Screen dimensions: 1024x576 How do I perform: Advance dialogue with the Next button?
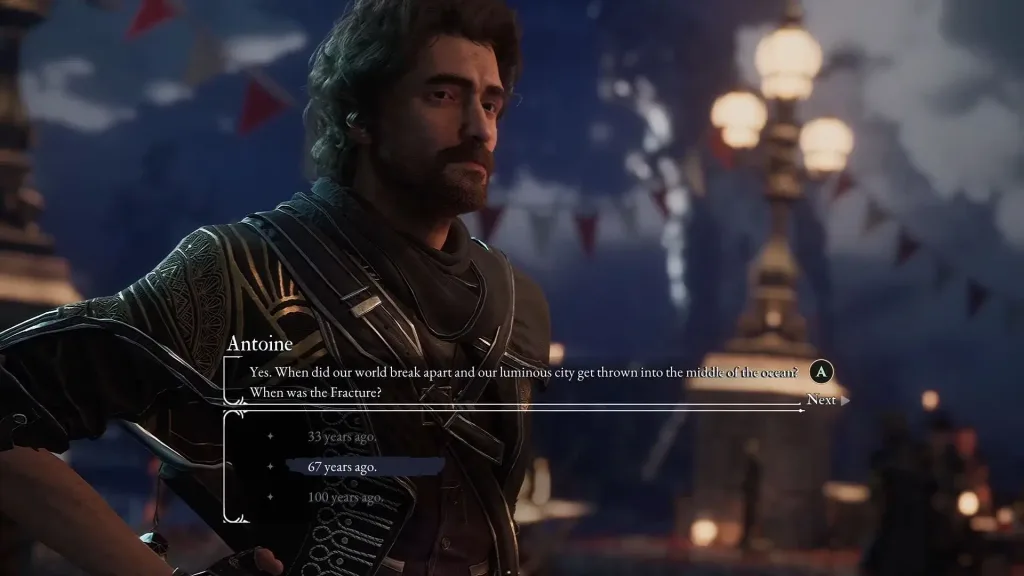point(822,400)
